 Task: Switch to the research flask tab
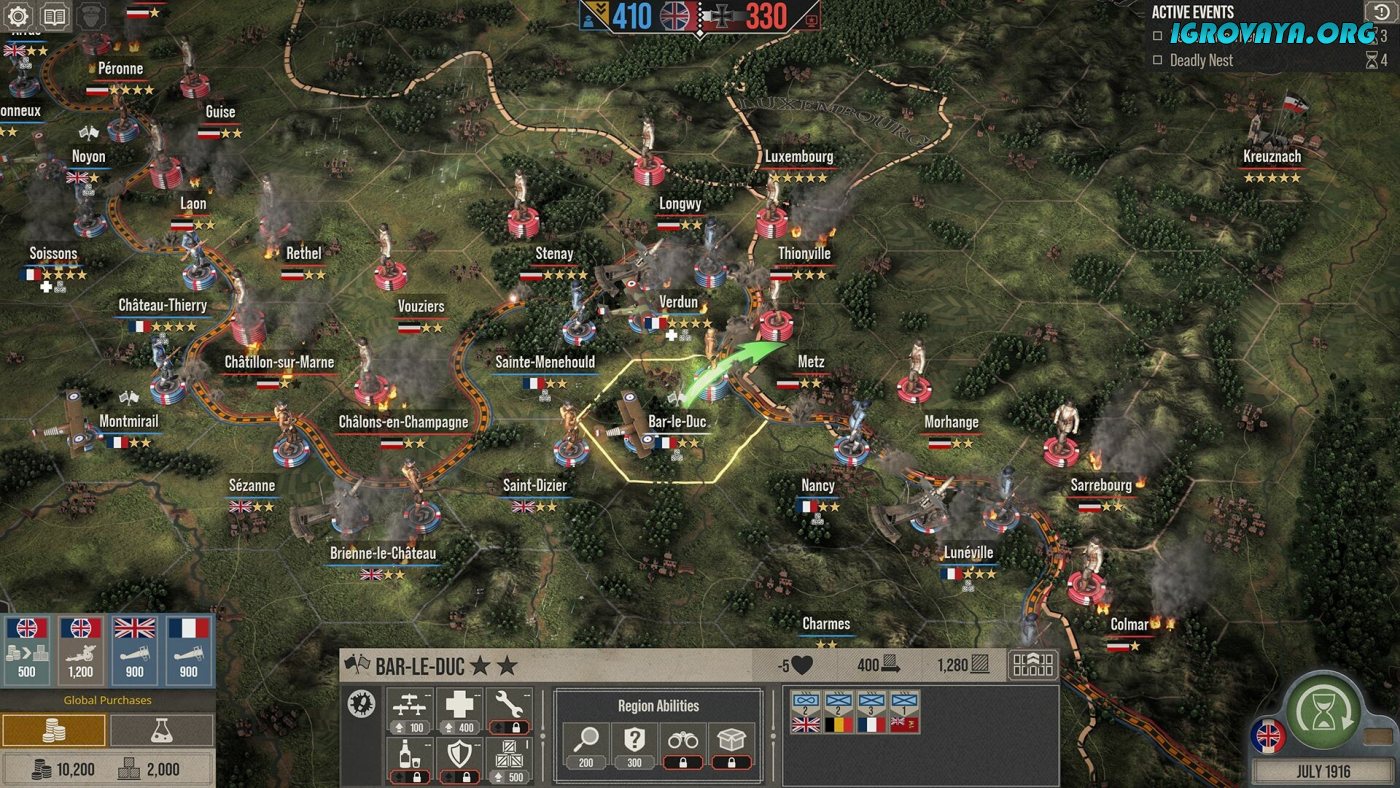(x=161, y=731)
